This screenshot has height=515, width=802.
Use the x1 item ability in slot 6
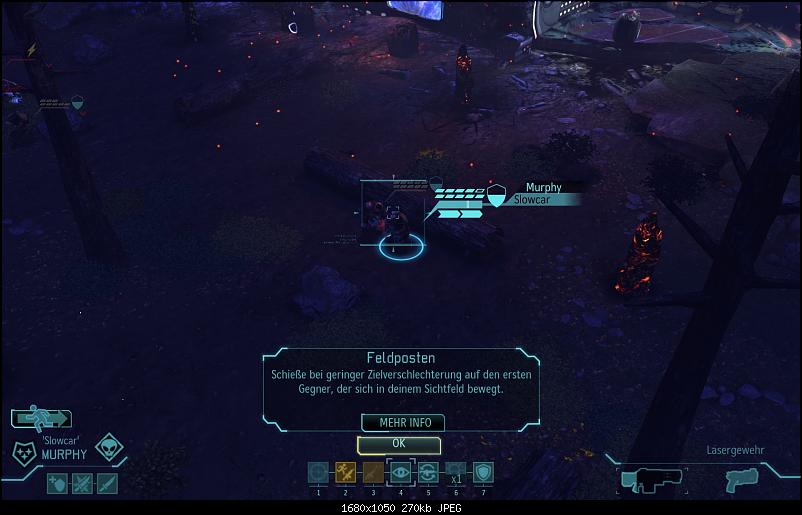455,473
